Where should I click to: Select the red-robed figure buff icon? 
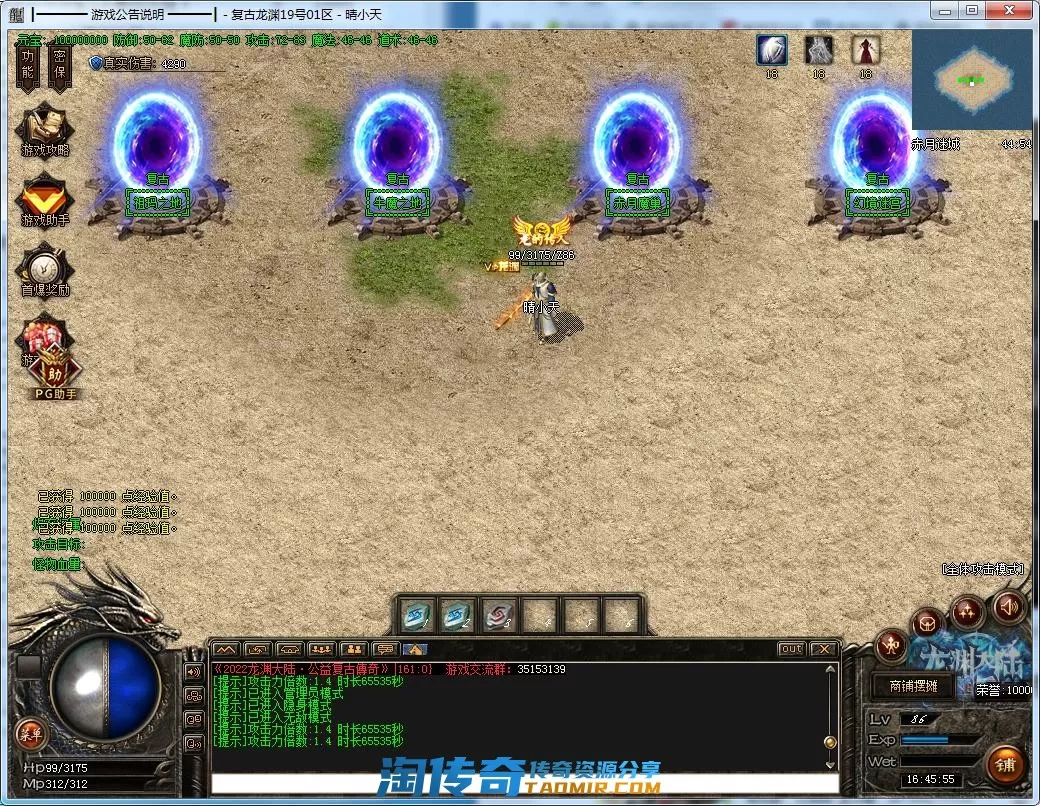tap(865, 50)
